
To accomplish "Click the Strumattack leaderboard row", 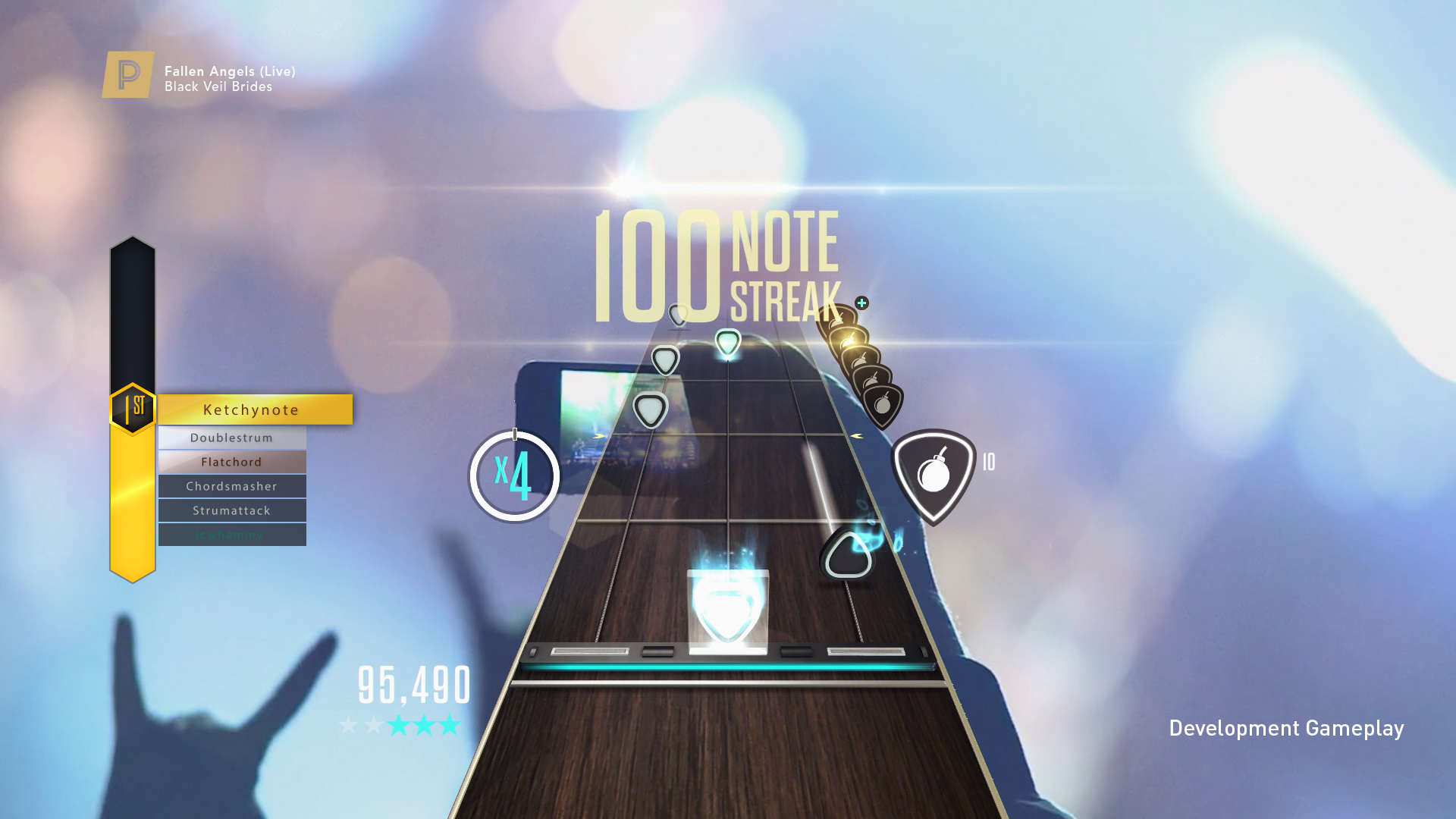I will (232, 510).
